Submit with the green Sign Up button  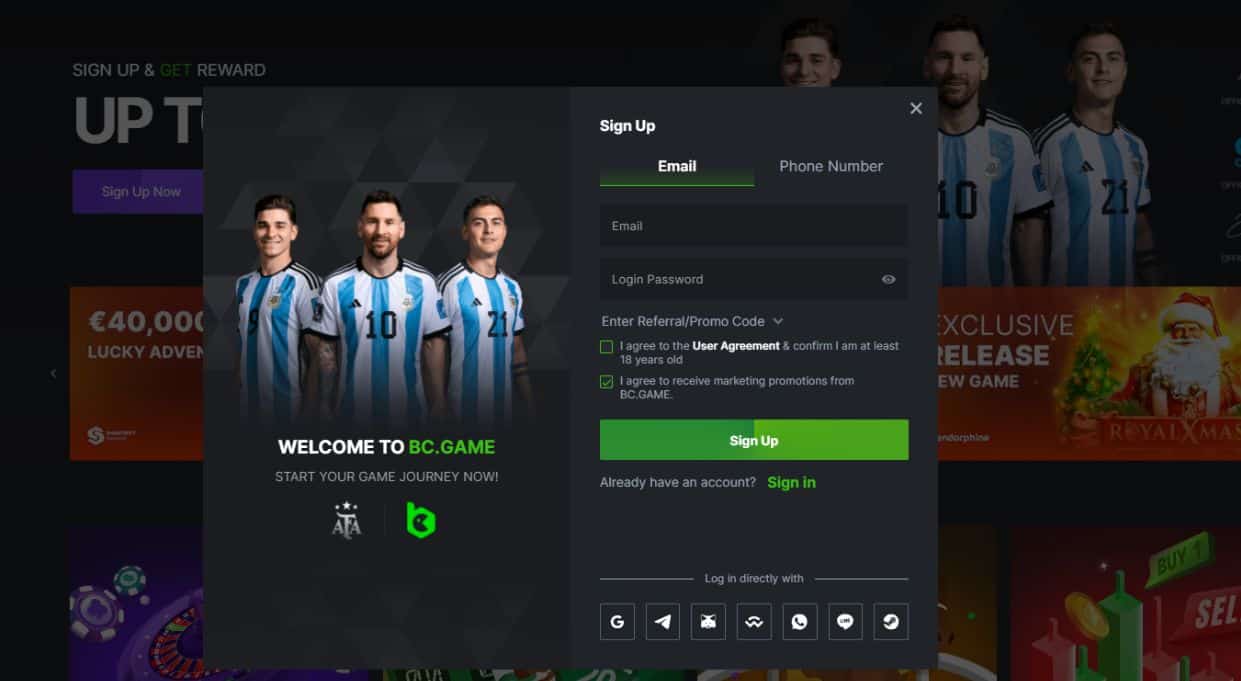[x=754, y=440]
